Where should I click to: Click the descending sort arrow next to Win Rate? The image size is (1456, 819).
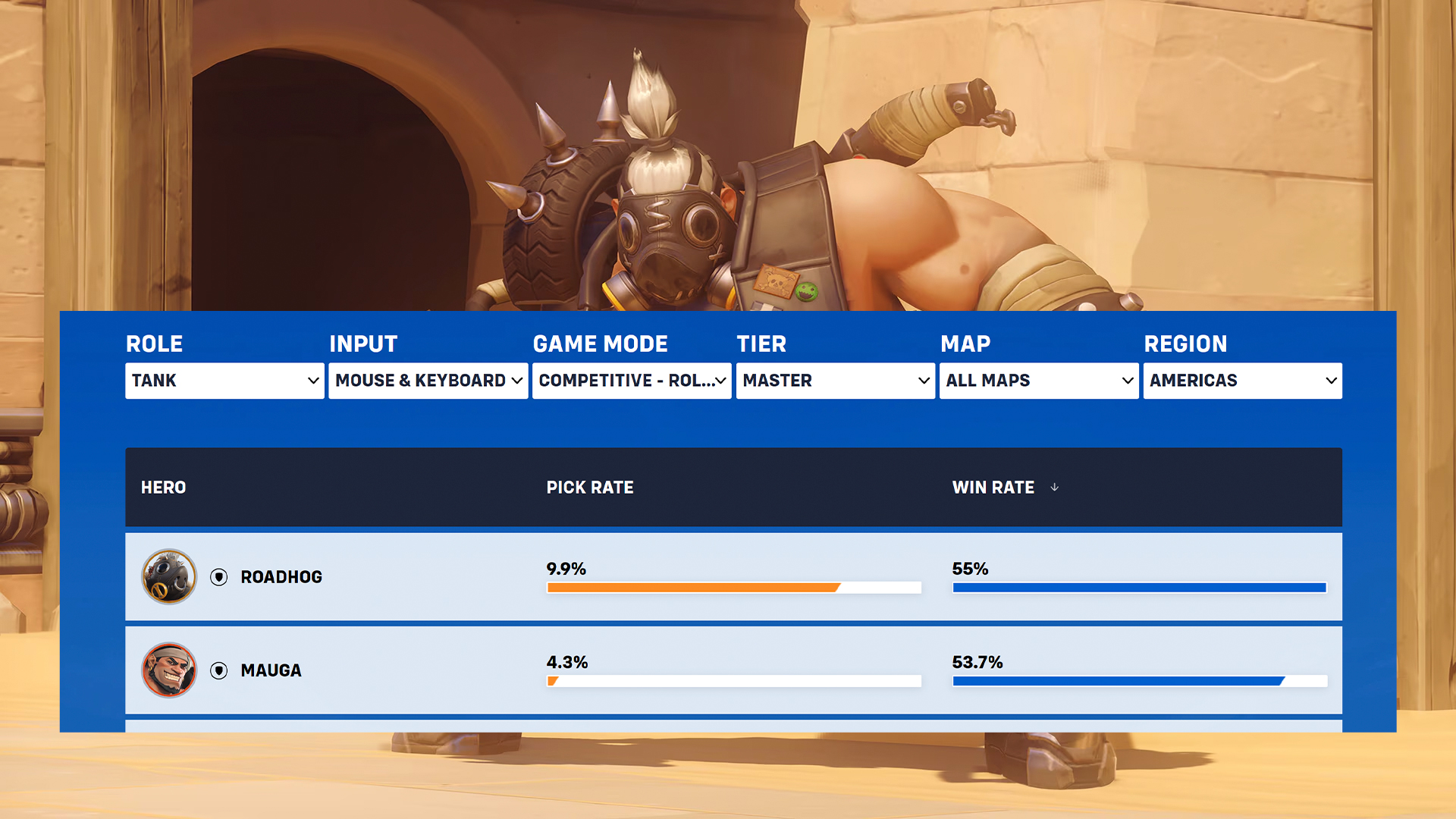point(1055,488)
